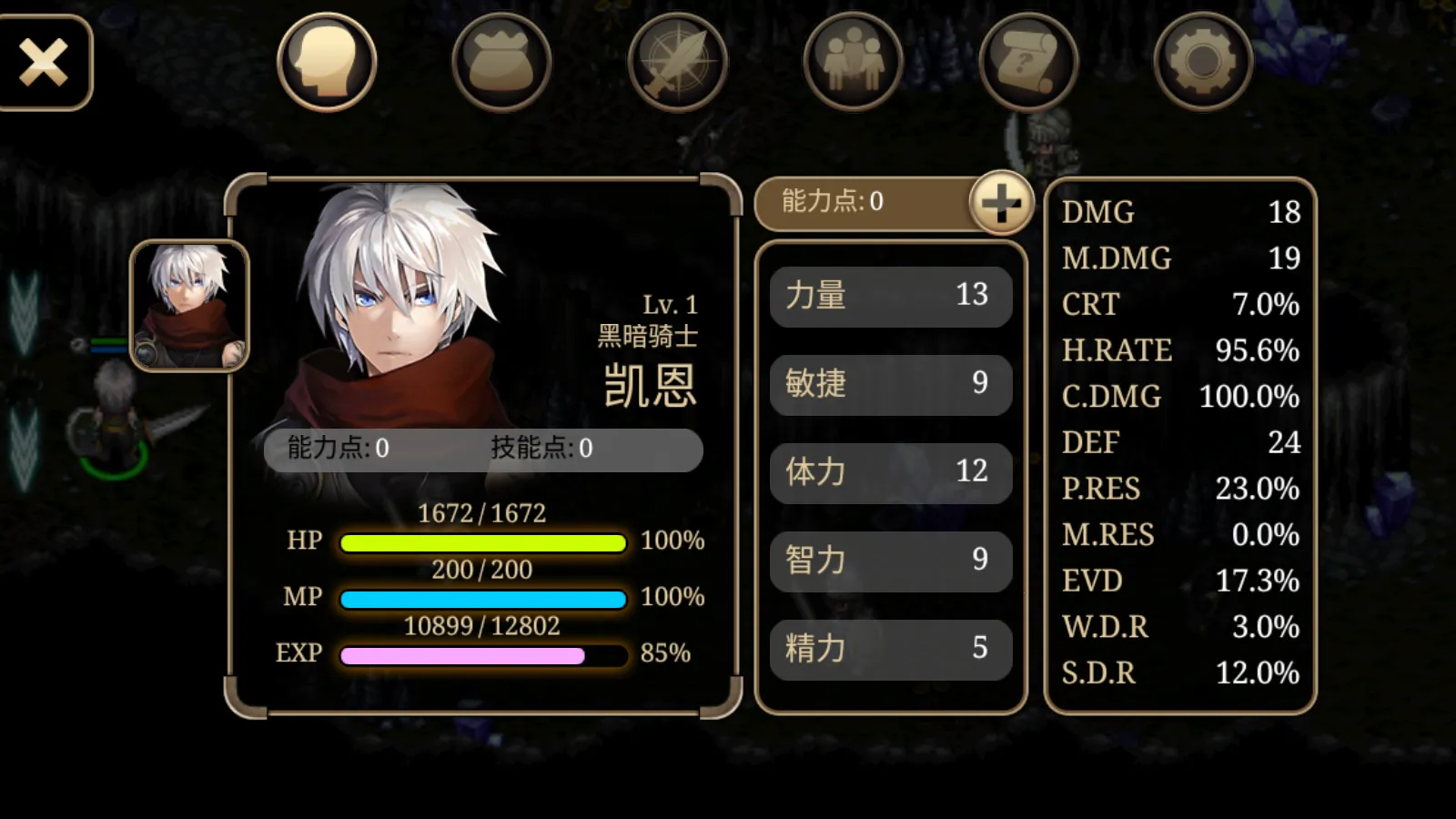Open the gear settings tab
This screenshot has height=819, width=1456.
tap(1203, 62)
